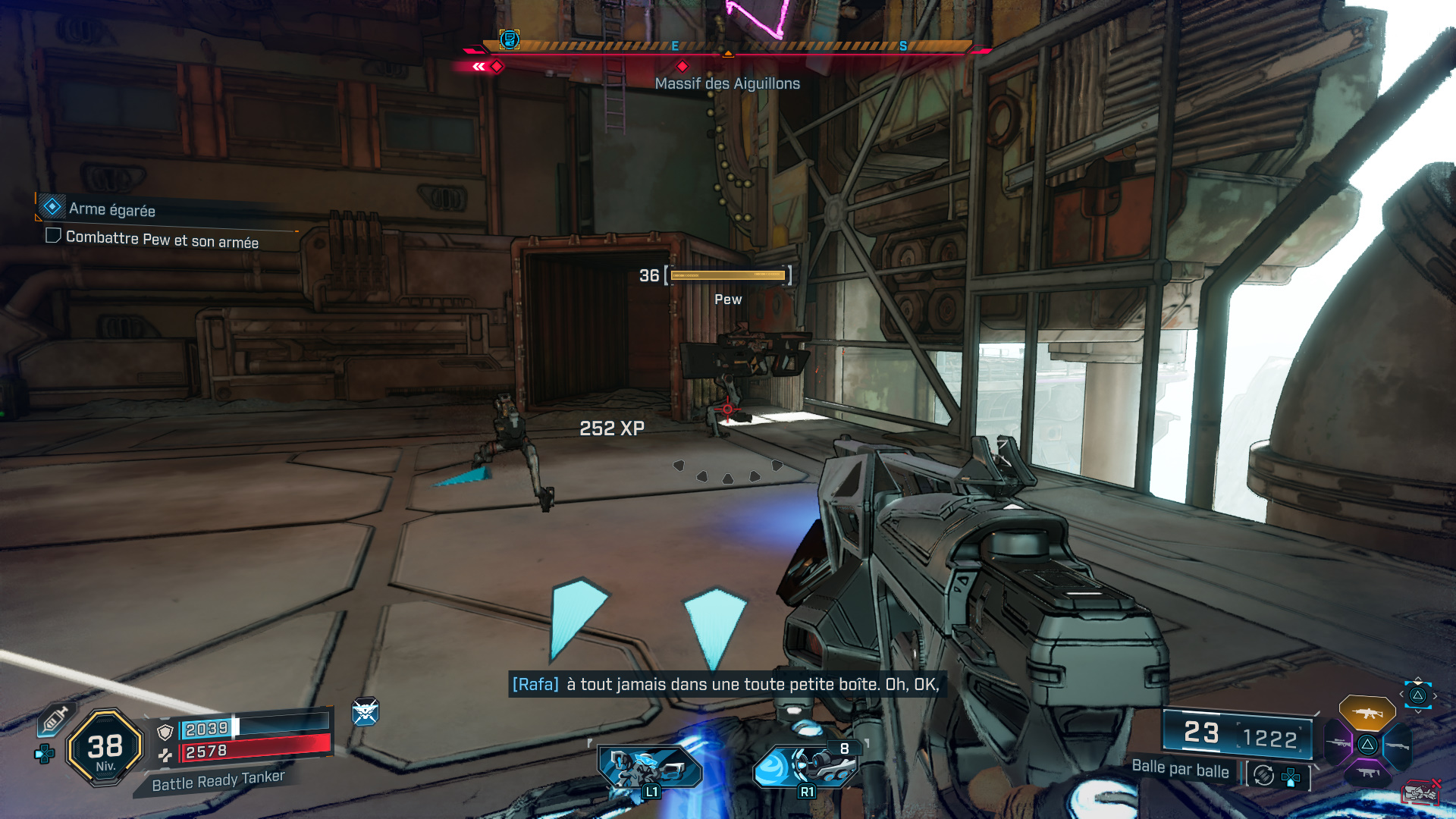
Task: Activate the L1 action skill icon
Action: (649, 769)
